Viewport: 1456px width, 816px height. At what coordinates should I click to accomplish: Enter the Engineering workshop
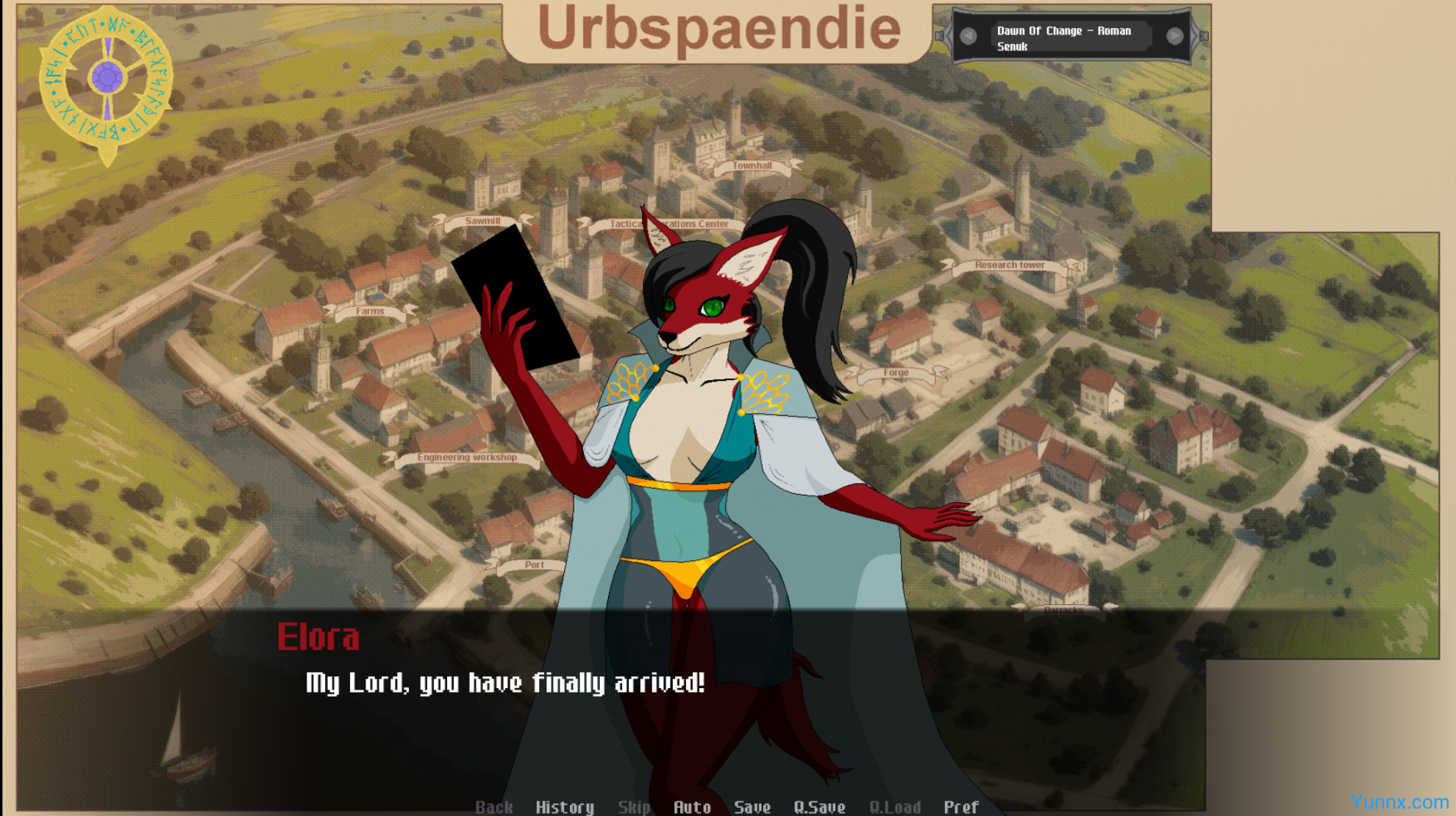click(x=467, y=457)
